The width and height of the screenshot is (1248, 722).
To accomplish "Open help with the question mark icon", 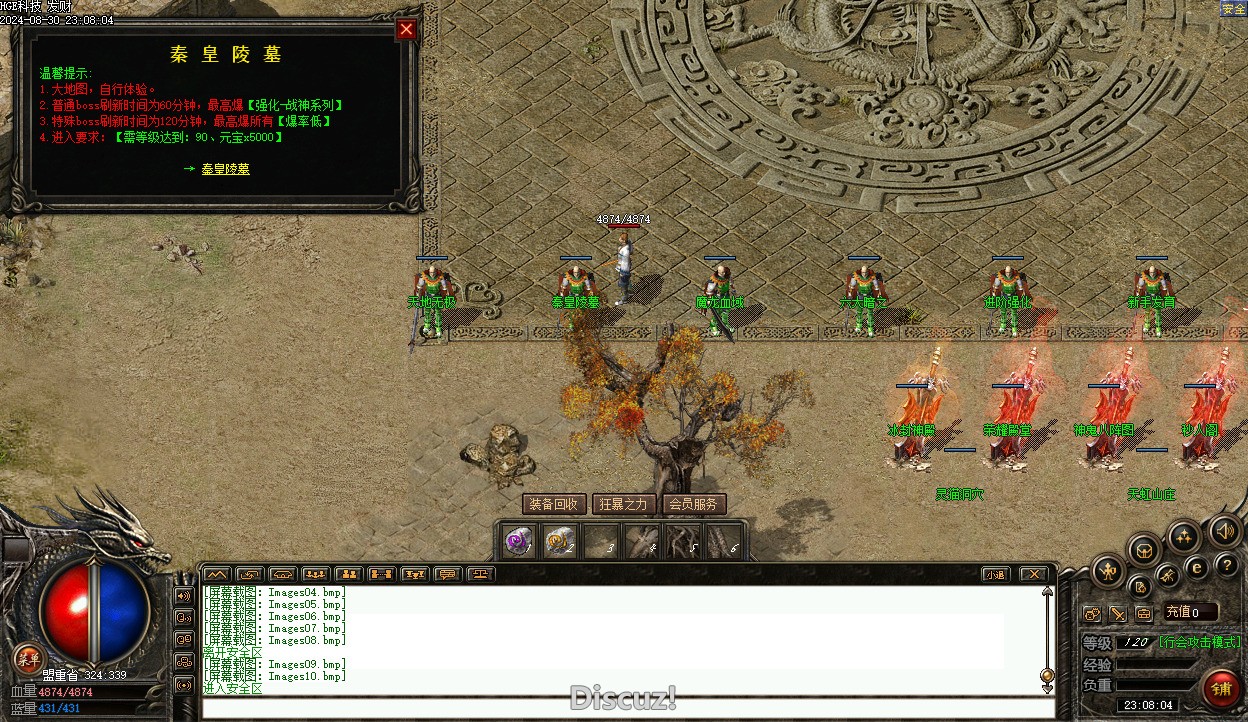I will [1226, 565].
